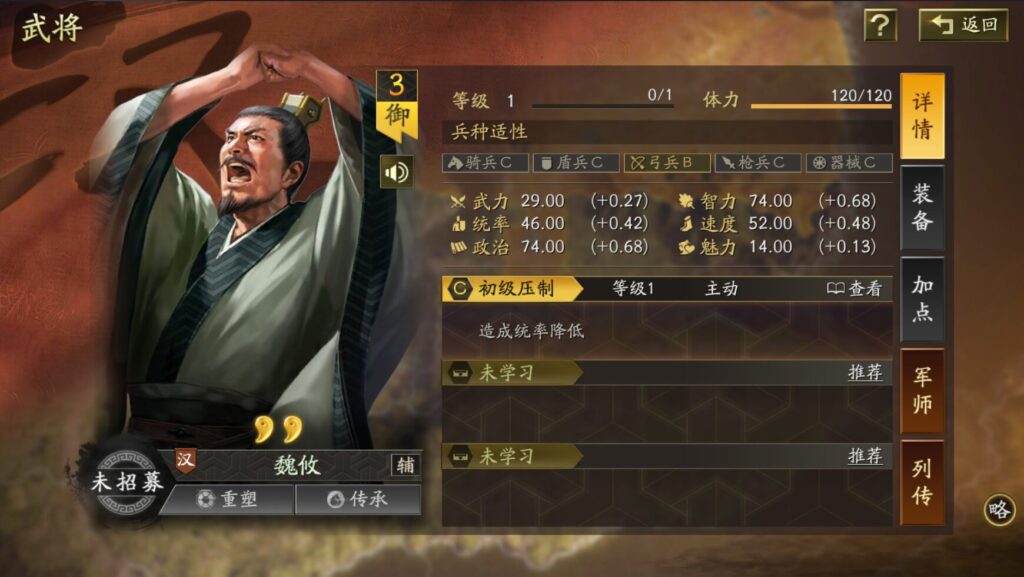Viewport: 1024px width, 577px height.
Task: Open 查看 to view skill details
Action: pos(855,289)
